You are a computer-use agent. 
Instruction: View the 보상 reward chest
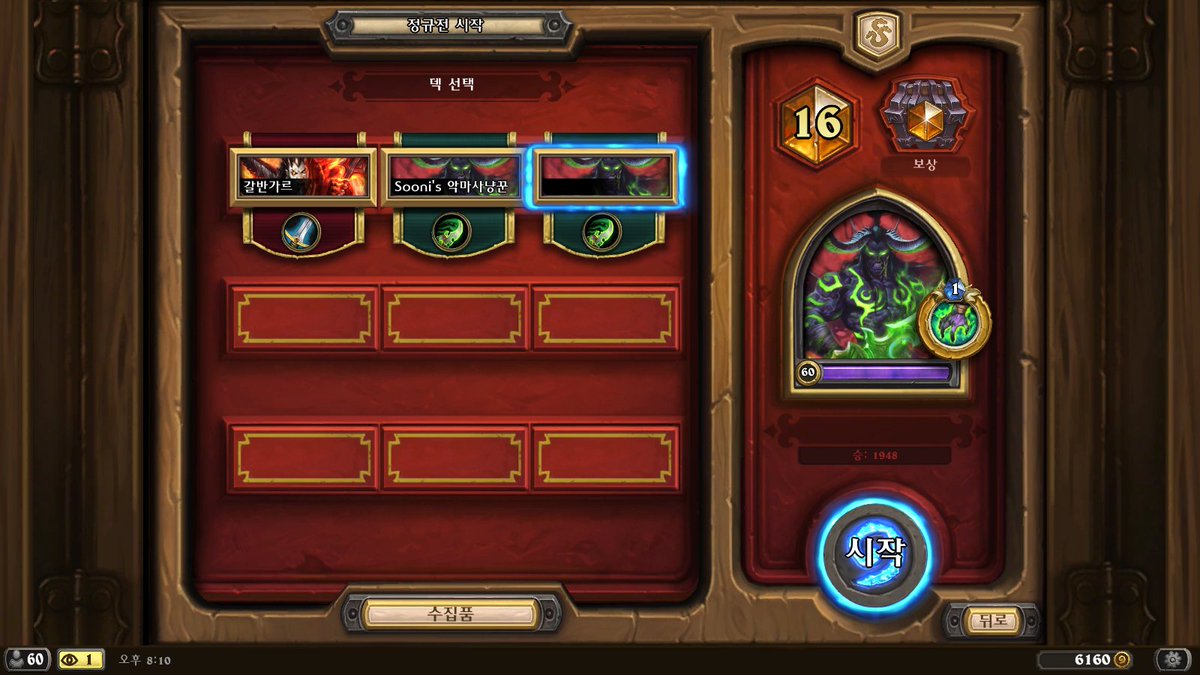point(924,118)
